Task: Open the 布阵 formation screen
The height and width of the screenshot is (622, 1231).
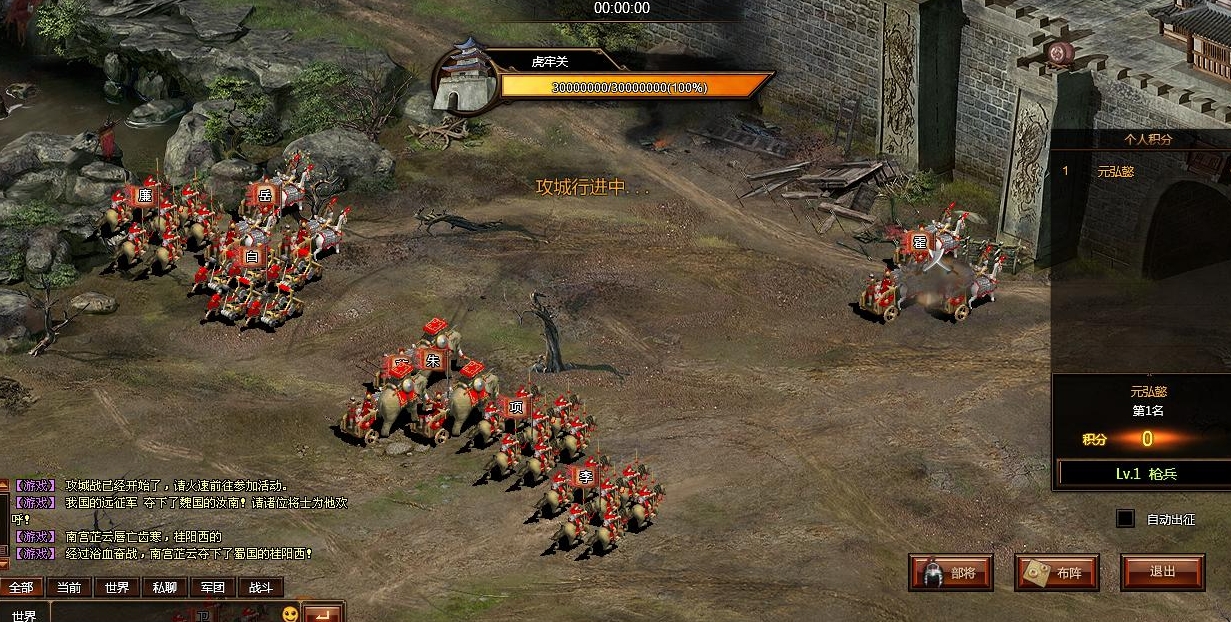Action: (1056, 573)
